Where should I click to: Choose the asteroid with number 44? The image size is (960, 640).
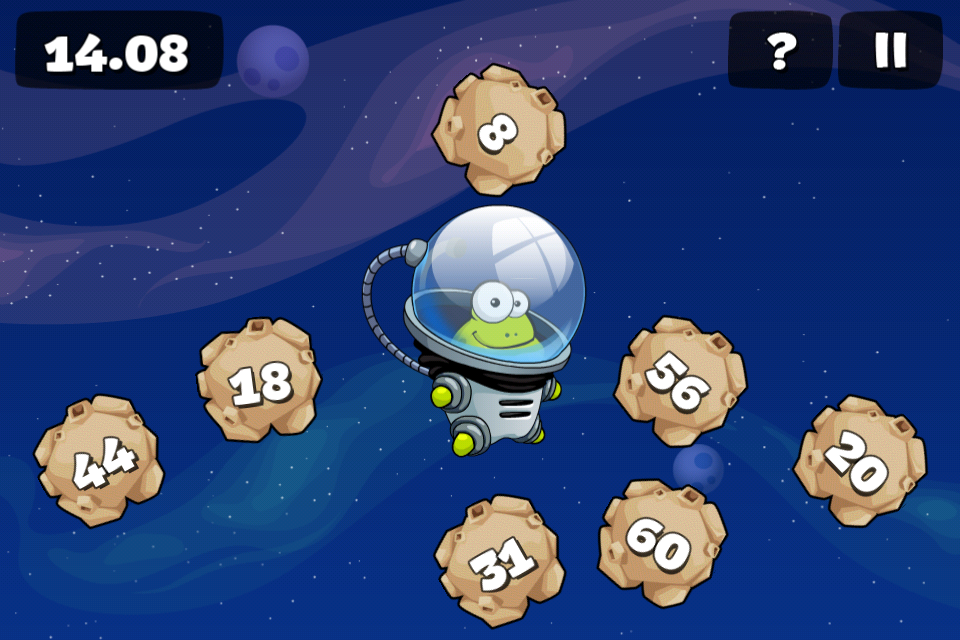(99, 461)
